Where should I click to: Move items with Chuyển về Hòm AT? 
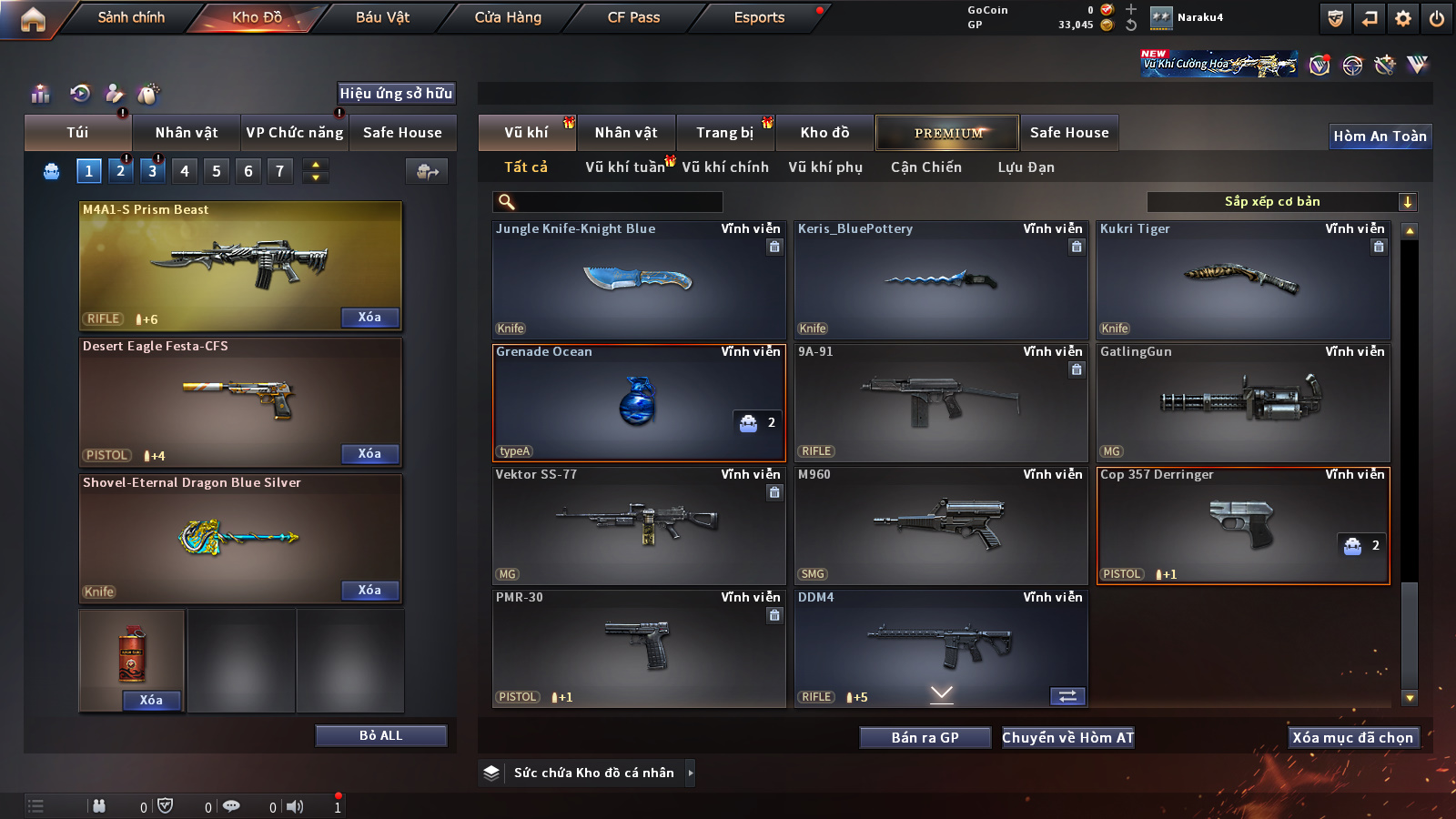coord(1067,738)
